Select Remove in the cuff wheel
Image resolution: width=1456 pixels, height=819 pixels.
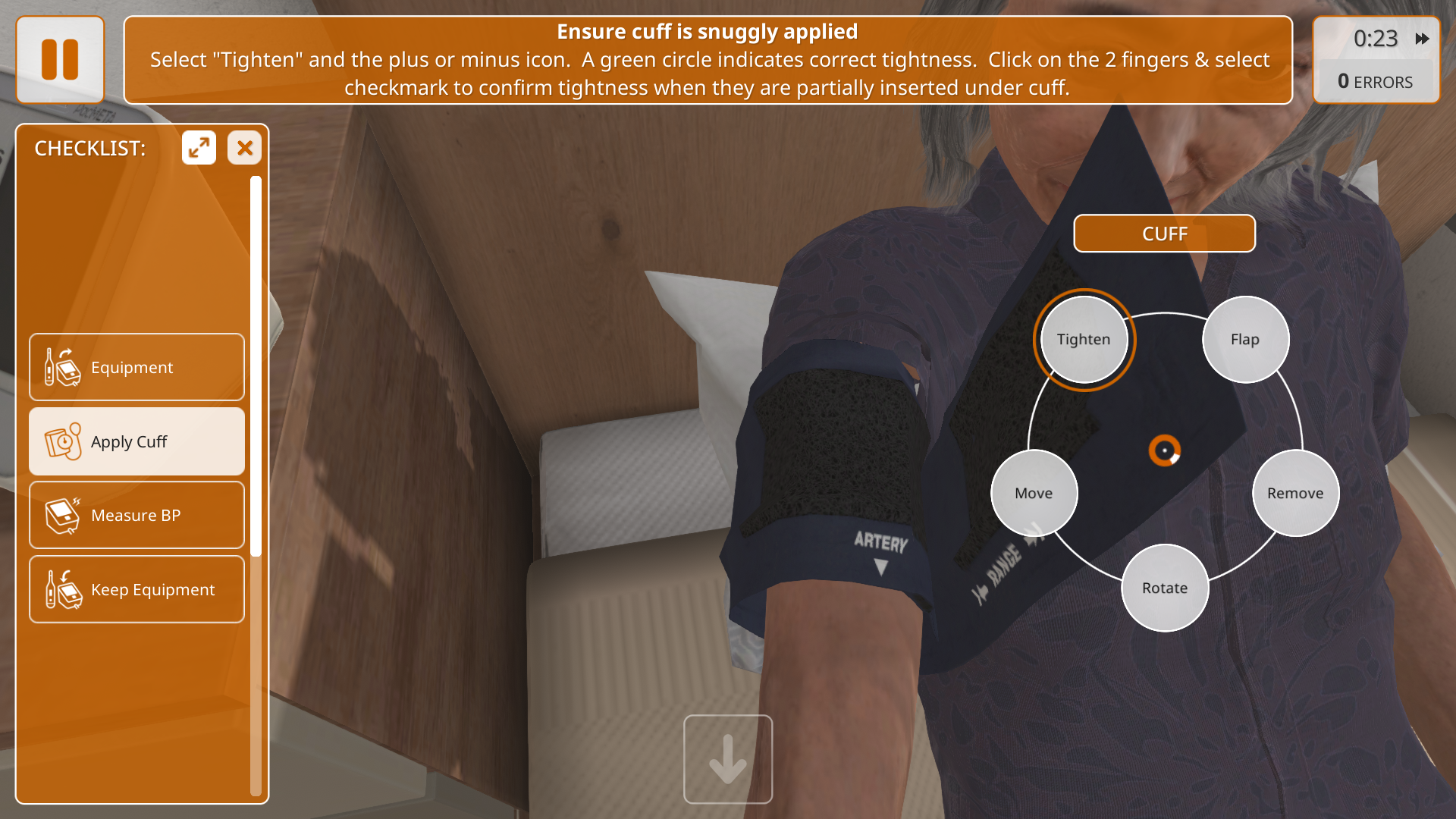coord(1294,493)
